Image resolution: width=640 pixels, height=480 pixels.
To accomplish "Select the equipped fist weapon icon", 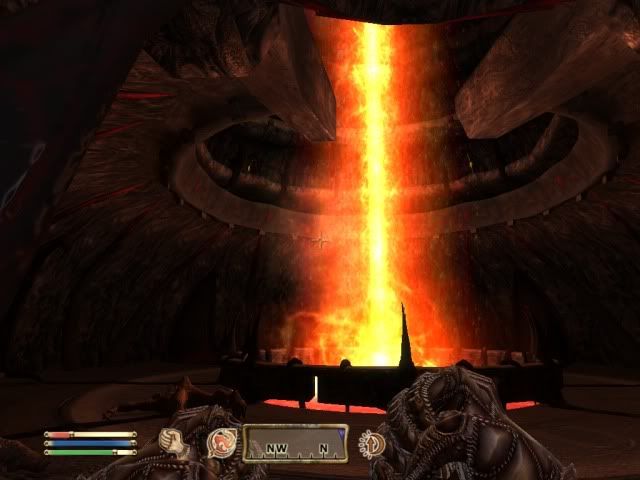I will 176,440.
